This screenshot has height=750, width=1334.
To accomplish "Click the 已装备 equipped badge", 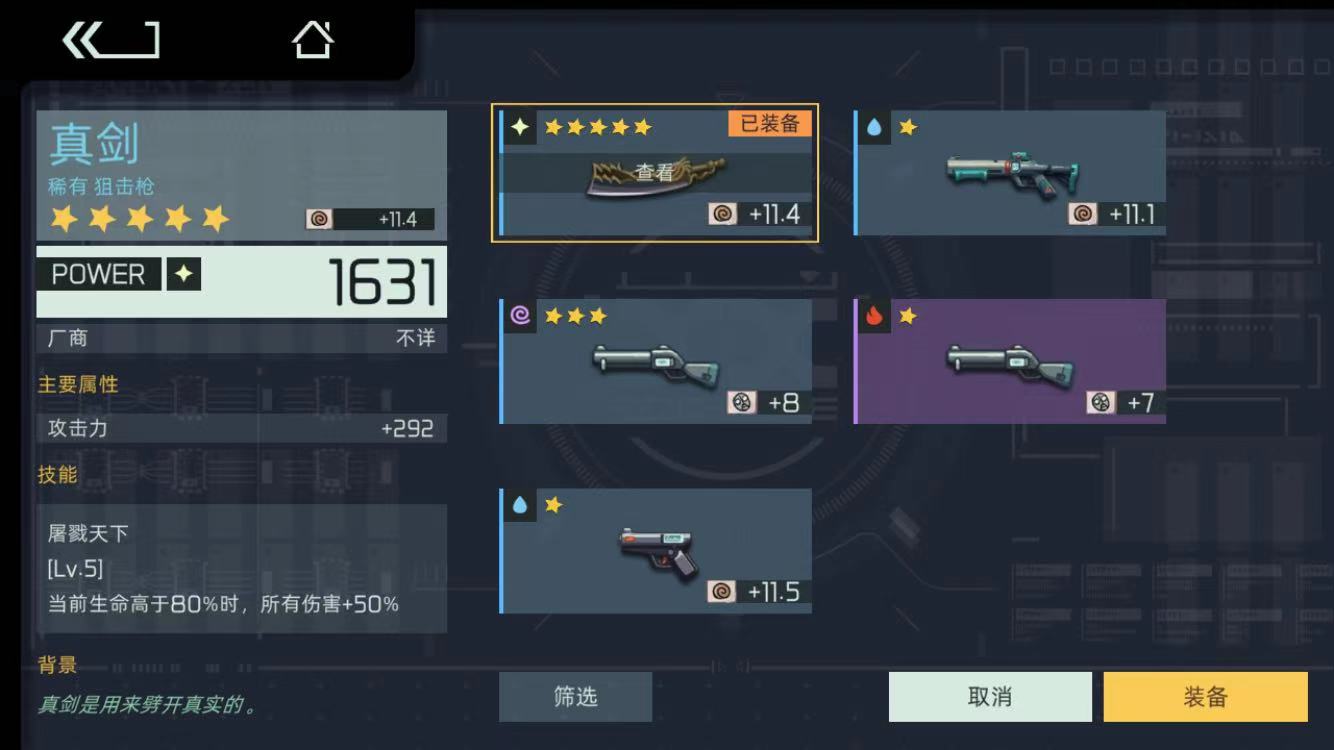I will pos(767,122).
